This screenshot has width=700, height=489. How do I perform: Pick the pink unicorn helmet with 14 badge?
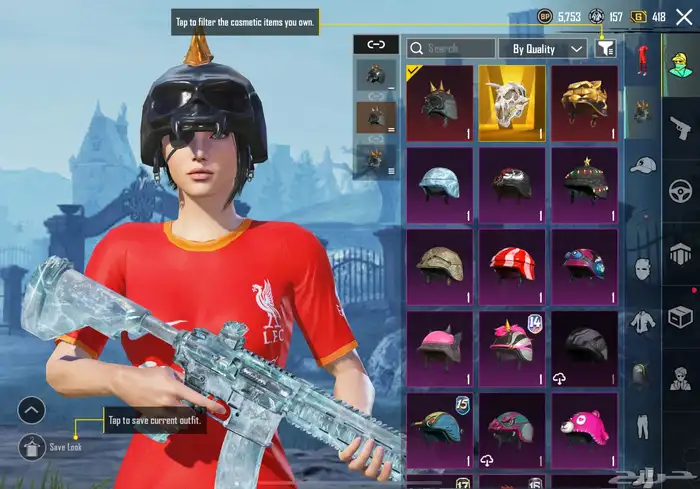pyautogui.click(x=512, y=349)
